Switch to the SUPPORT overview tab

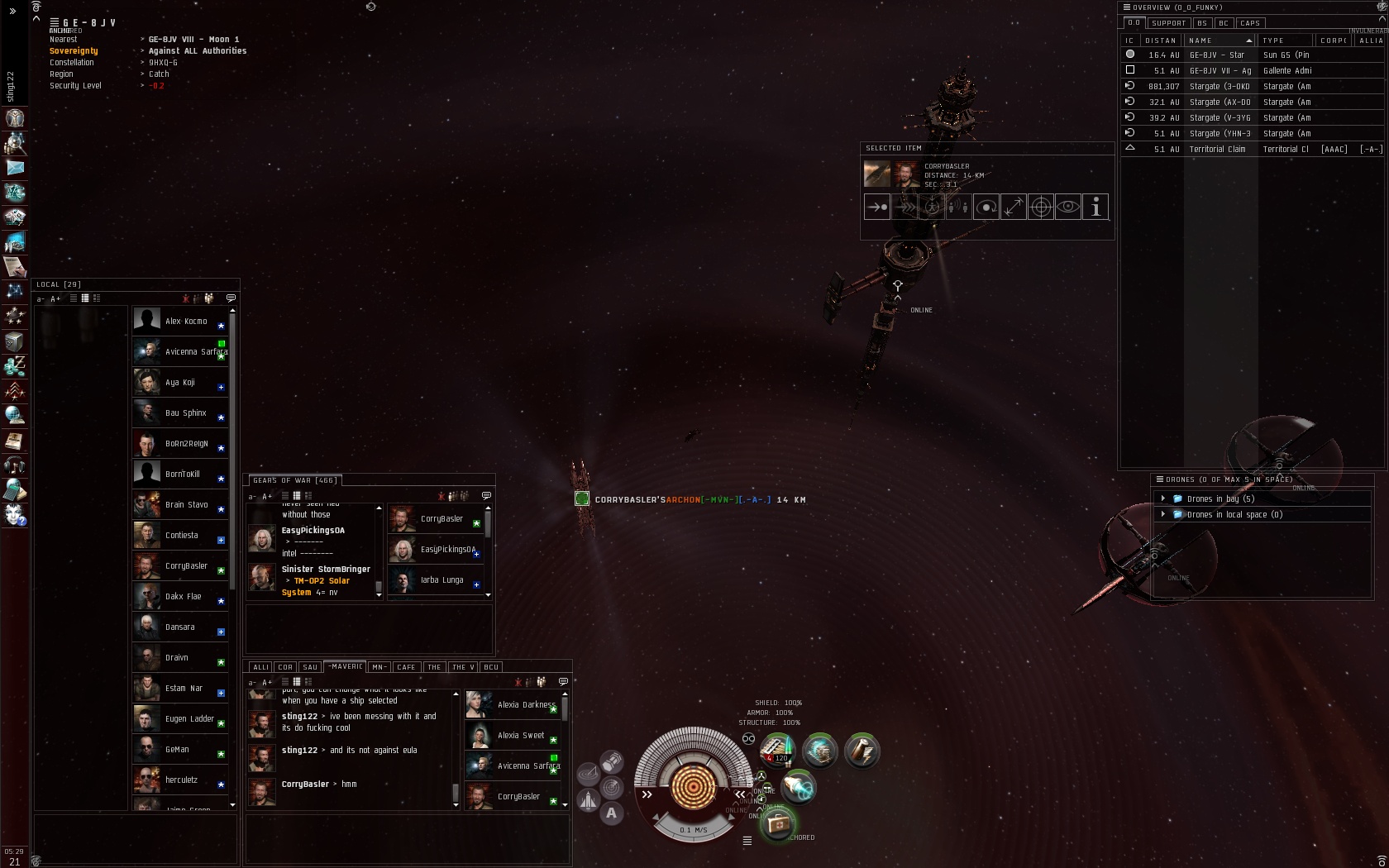pyautogui.click(x=1168, y=23)
